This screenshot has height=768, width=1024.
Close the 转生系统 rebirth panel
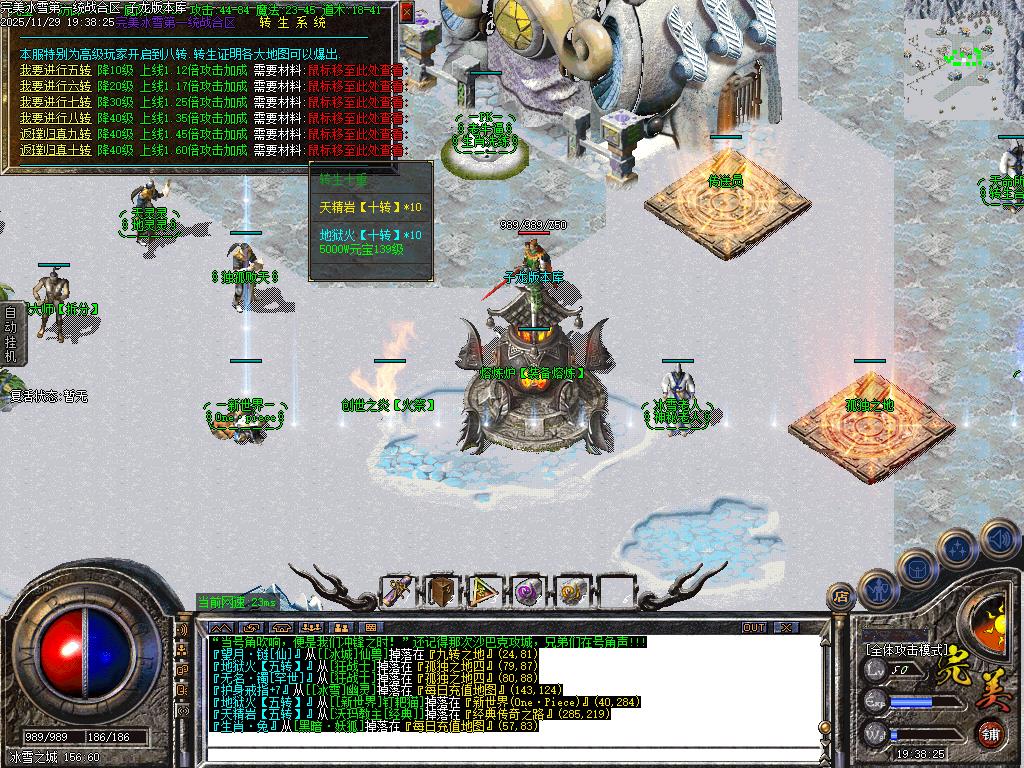click(x=406, y=12)
